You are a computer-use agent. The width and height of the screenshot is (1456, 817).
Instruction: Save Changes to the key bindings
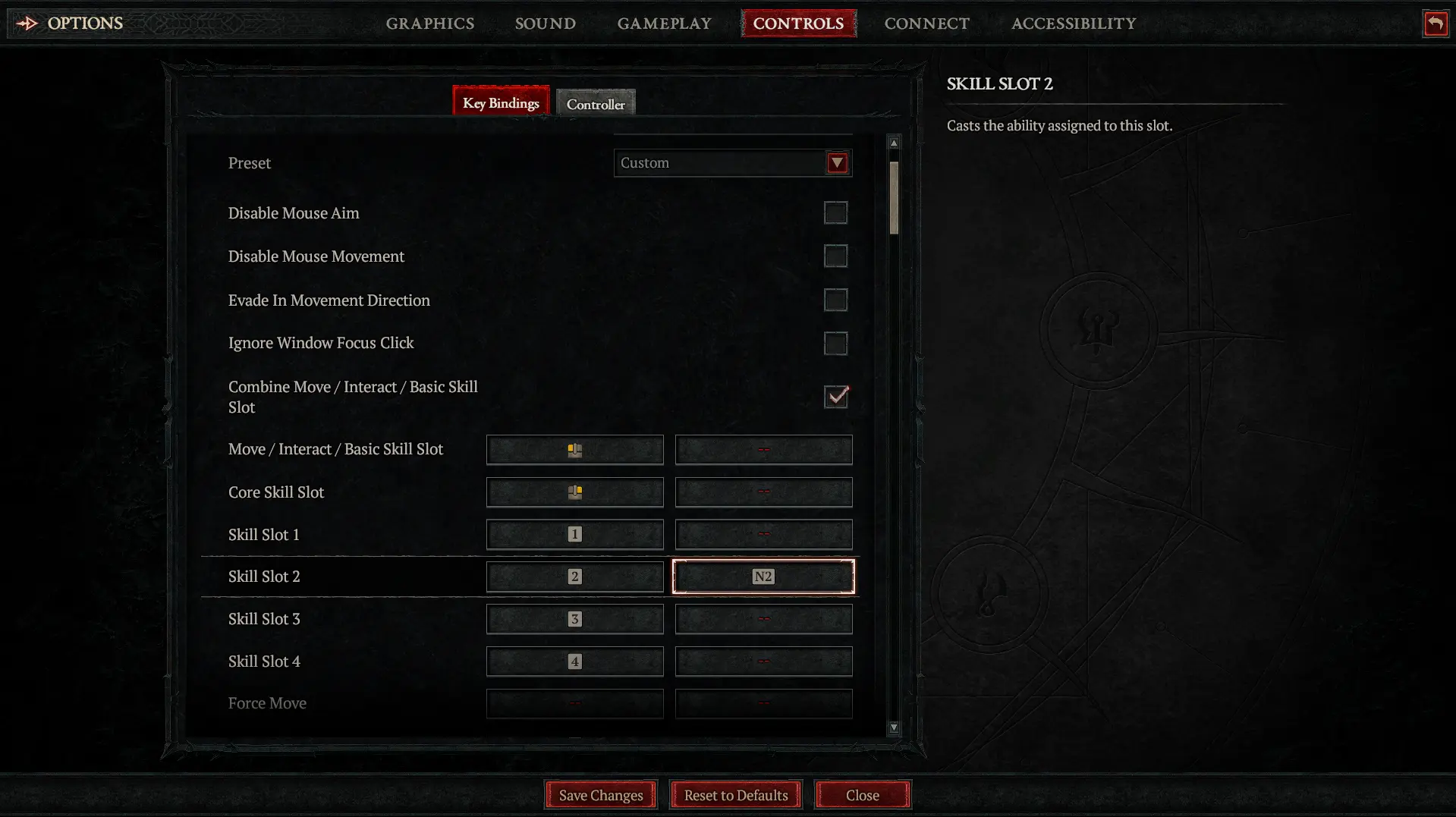click(600, 795)
